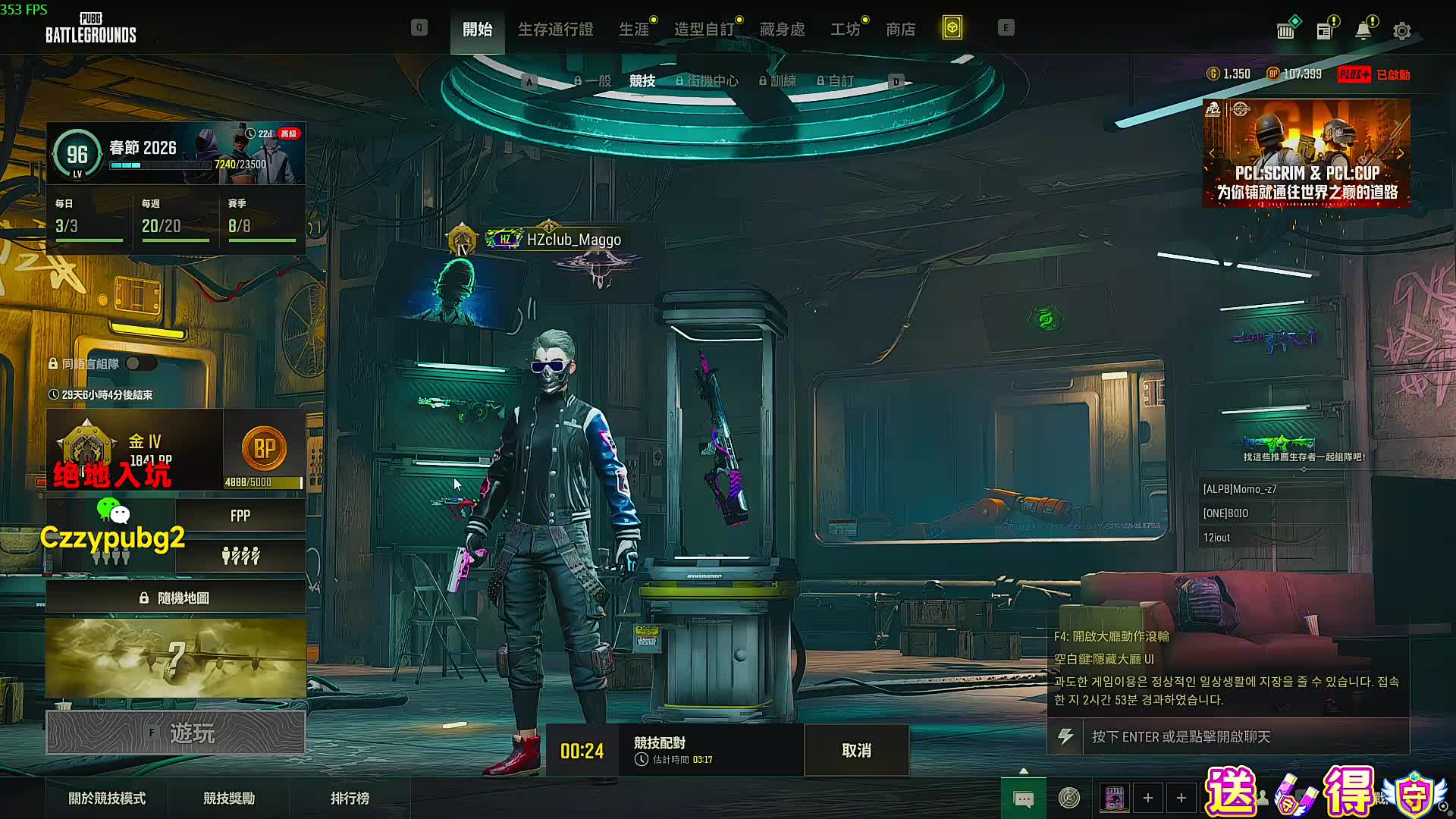Open the 生存通行證 survivor pass tab
This screenshot has height=819, width=1456.
point(555,29)
